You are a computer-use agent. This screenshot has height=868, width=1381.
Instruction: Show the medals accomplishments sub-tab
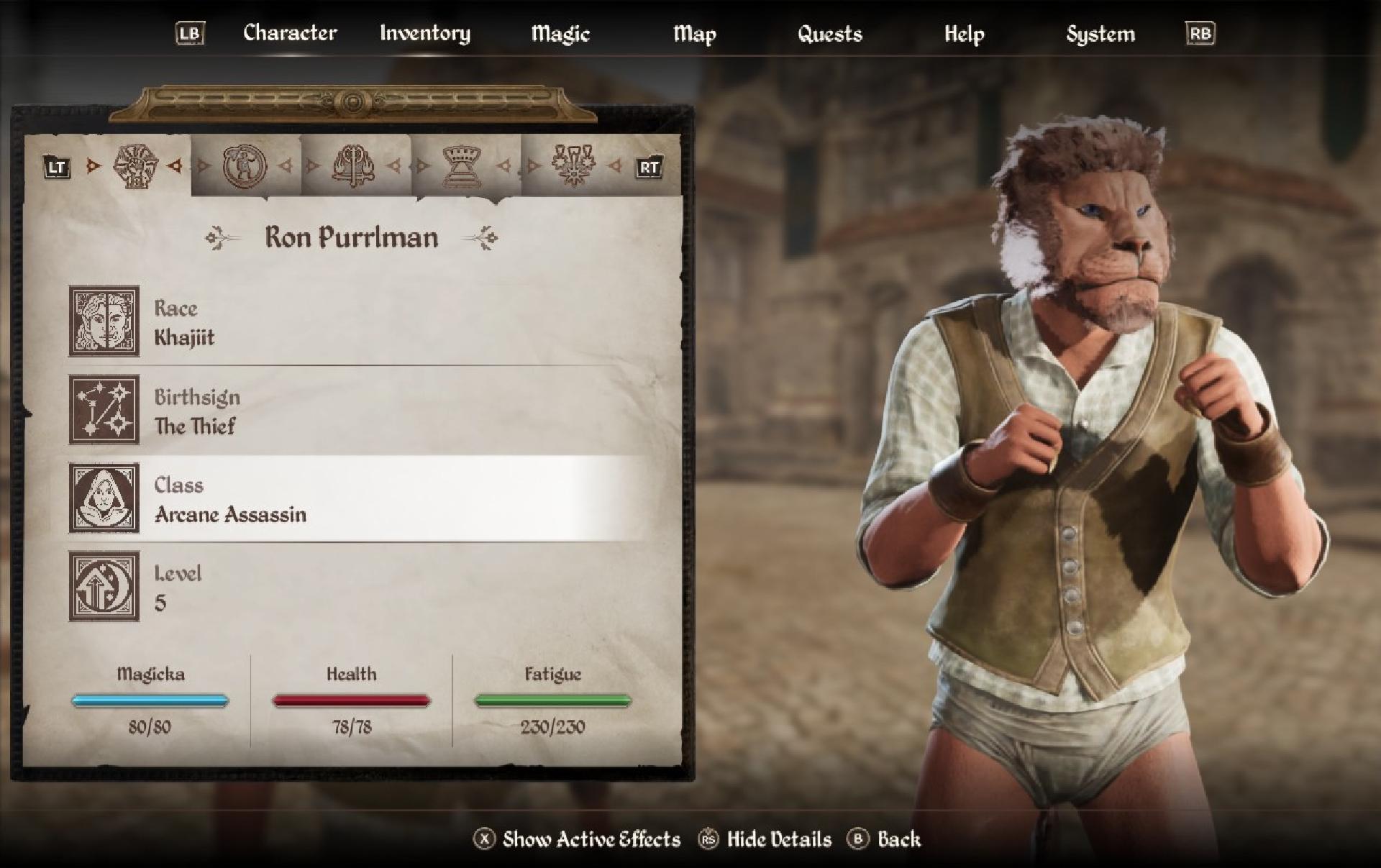573,167
